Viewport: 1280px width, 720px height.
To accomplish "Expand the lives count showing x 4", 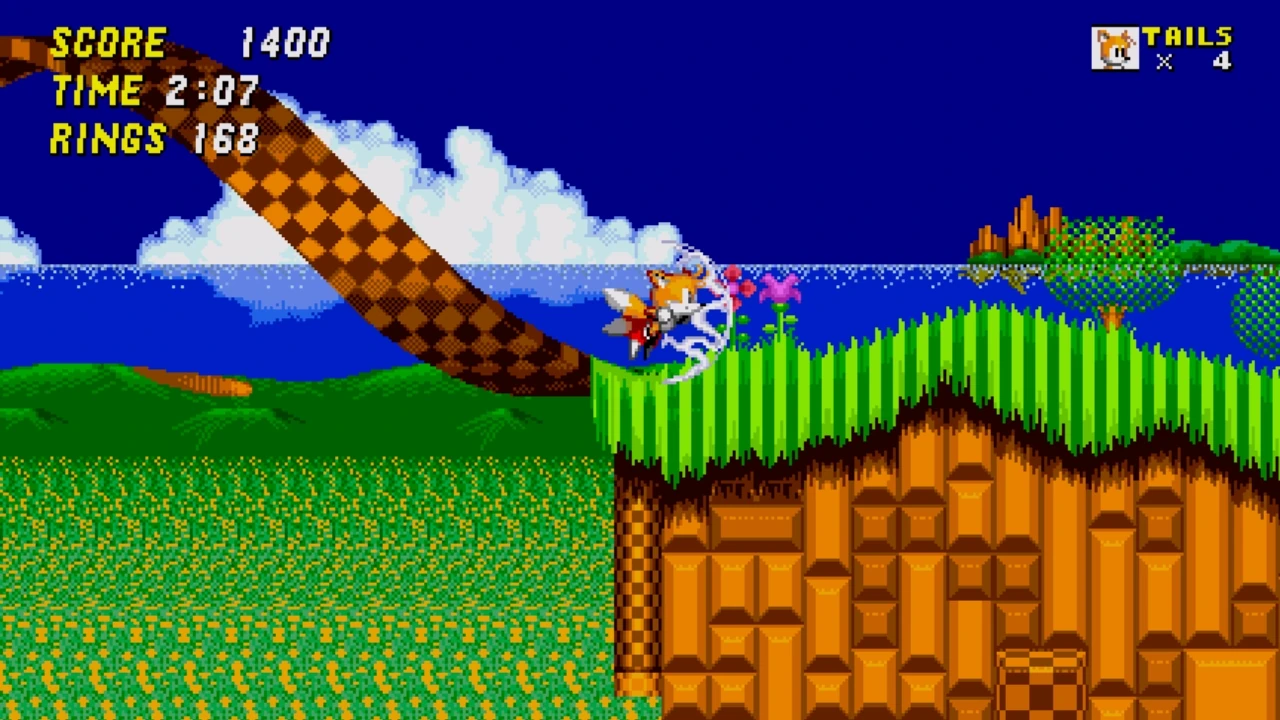I will pos(1193,63).
